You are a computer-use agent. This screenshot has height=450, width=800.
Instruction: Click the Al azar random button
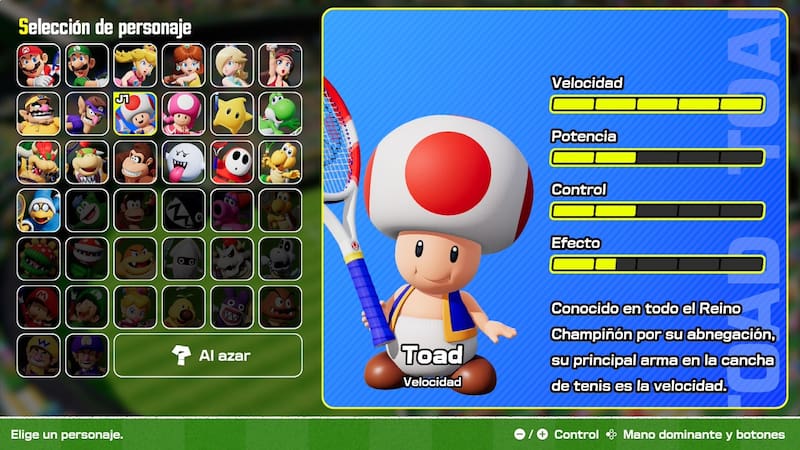(208, 355)
